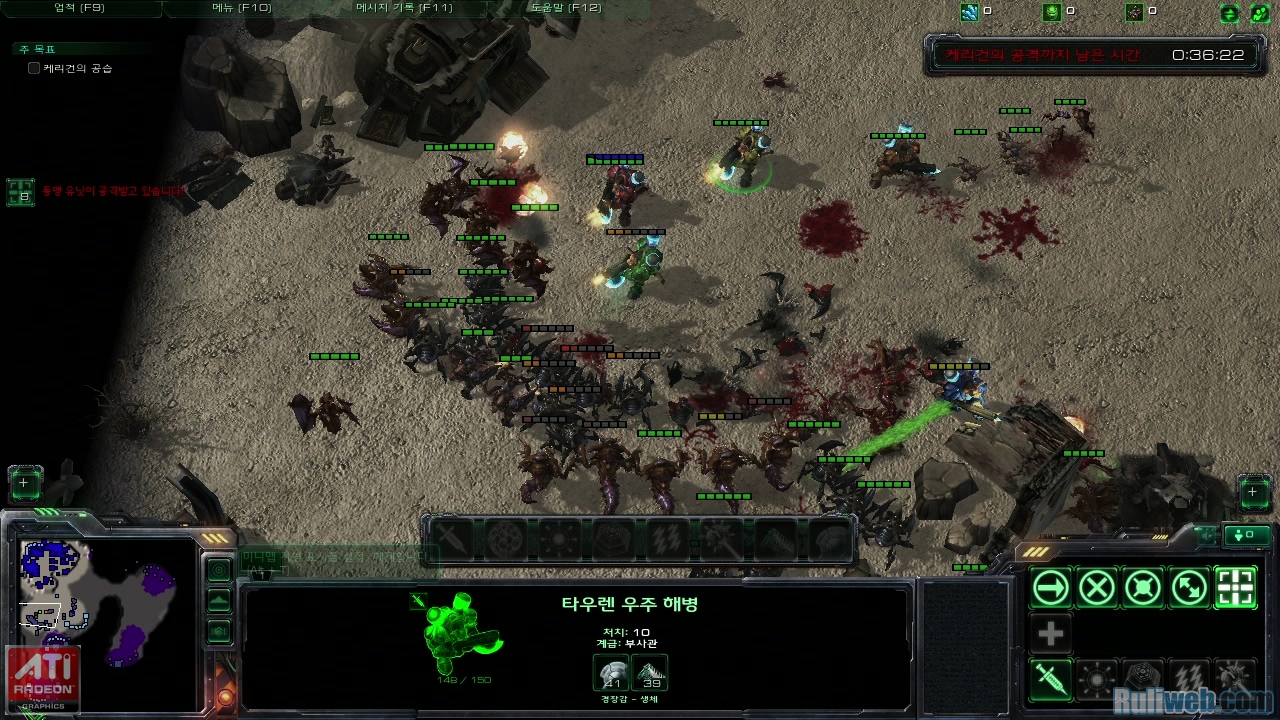Toggle minimap ally color mode
This screenshot has height=720, width=1280.
pyautogui.click(x=219, y=631)
